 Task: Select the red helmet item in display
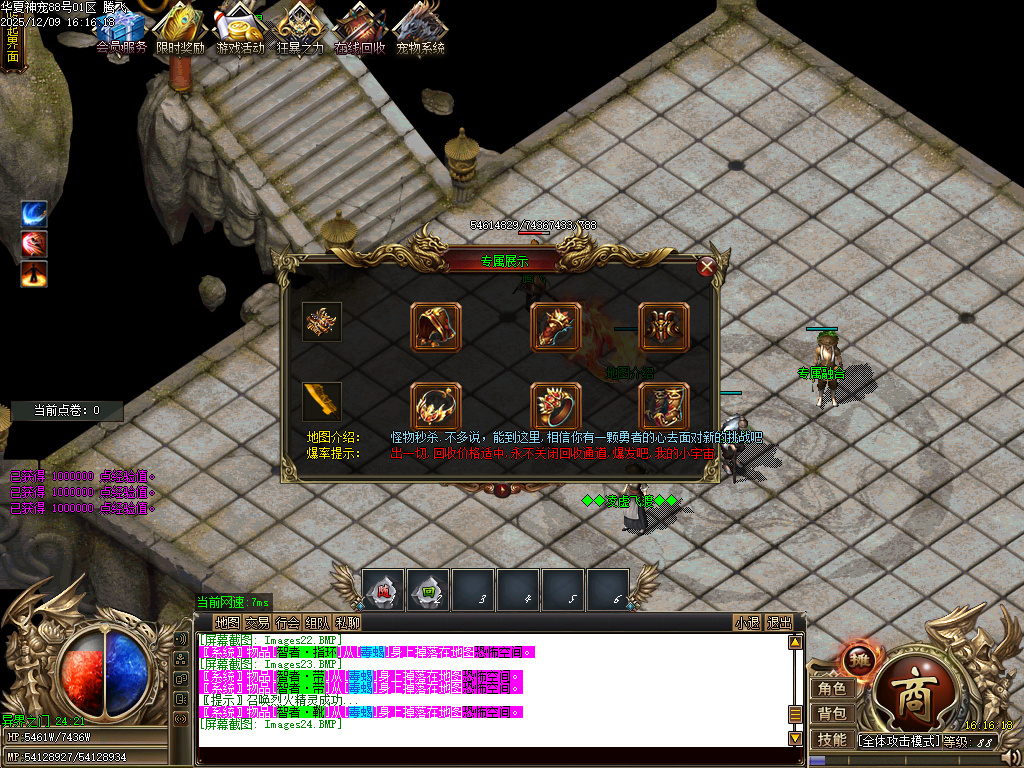(x=436, y=327)
